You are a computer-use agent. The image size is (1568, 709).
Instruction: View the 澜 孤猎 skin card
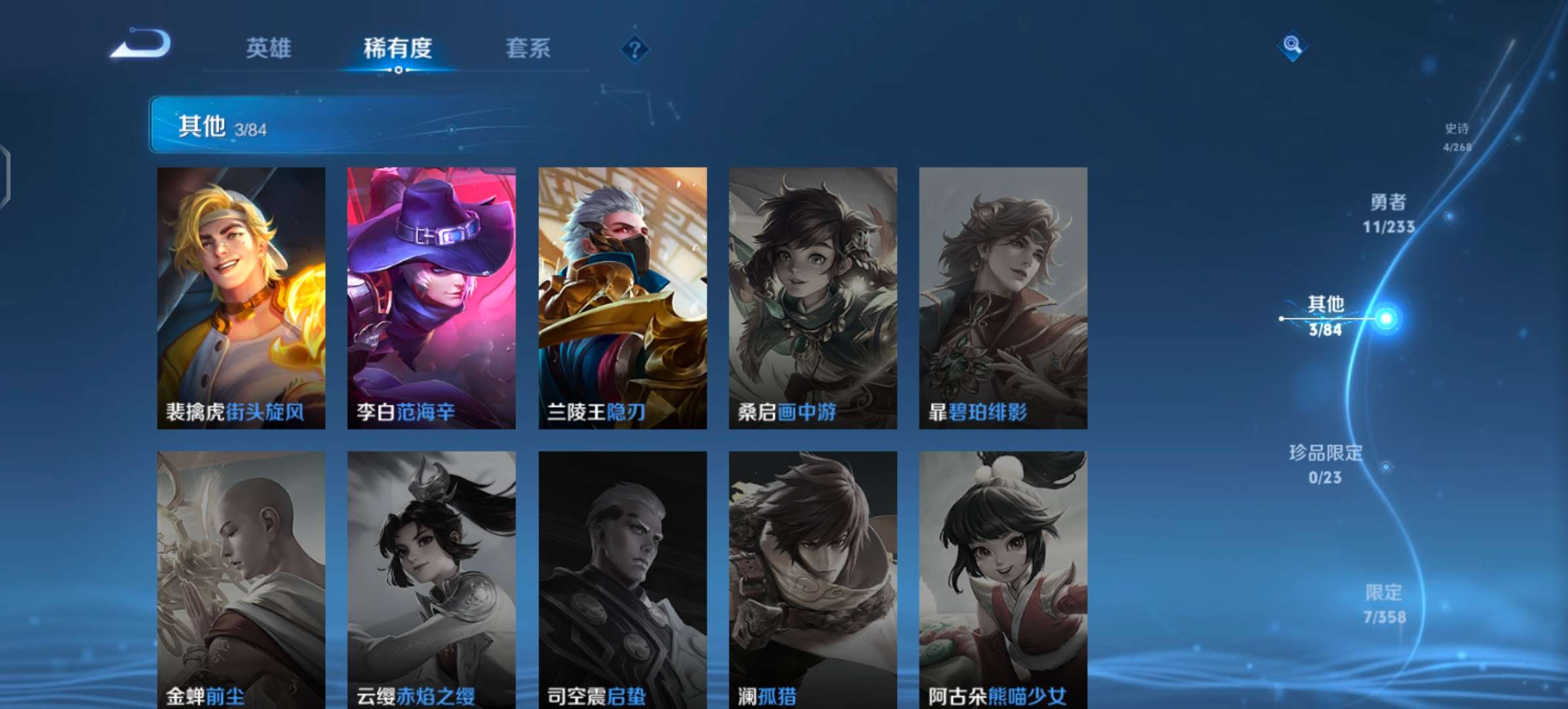pyautogui.click(x=813, y=578)
